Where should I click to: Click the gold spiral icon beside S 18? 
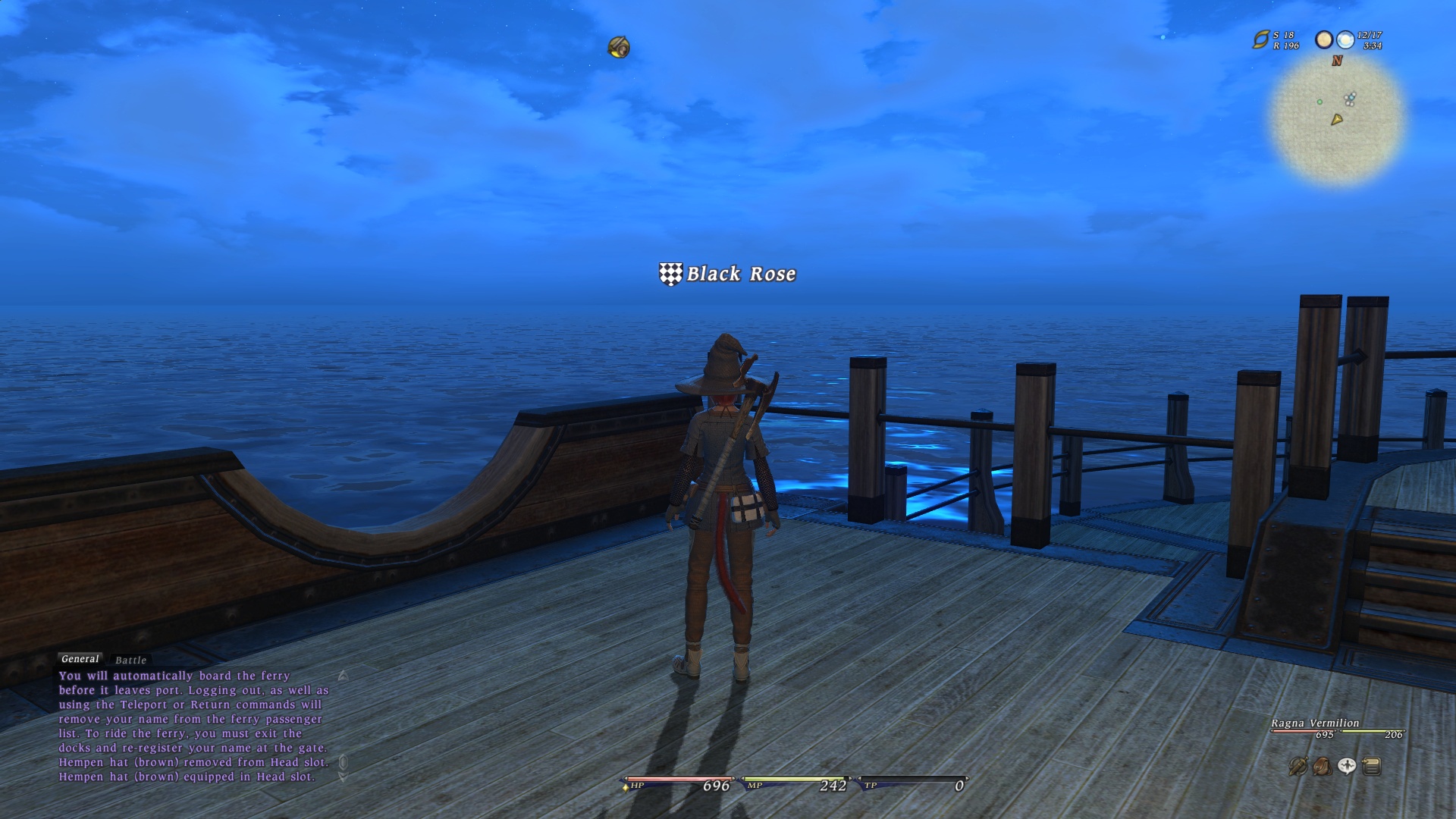1260,40
